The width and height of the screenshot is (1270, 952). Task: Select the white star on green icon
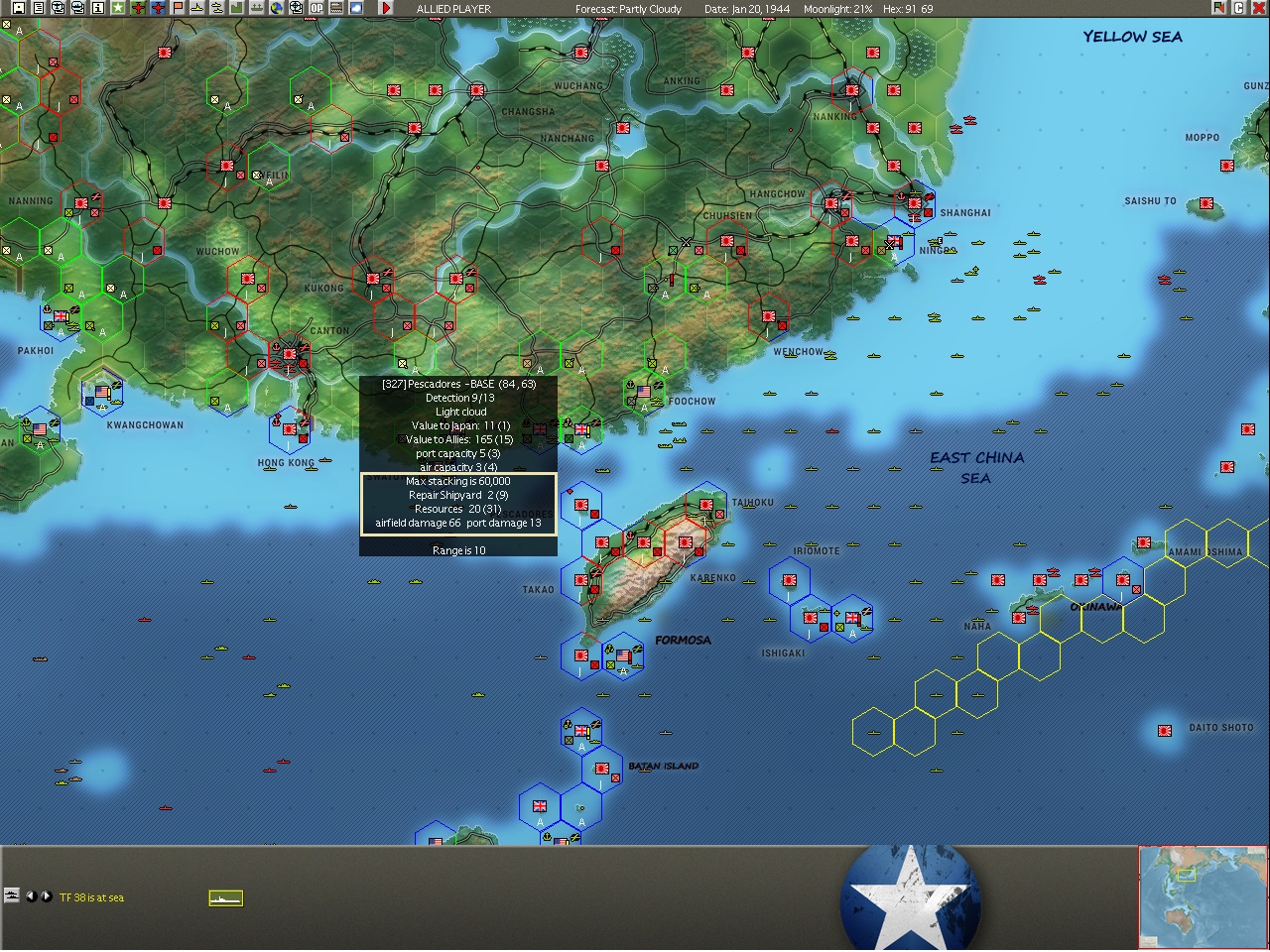[118, 8]
